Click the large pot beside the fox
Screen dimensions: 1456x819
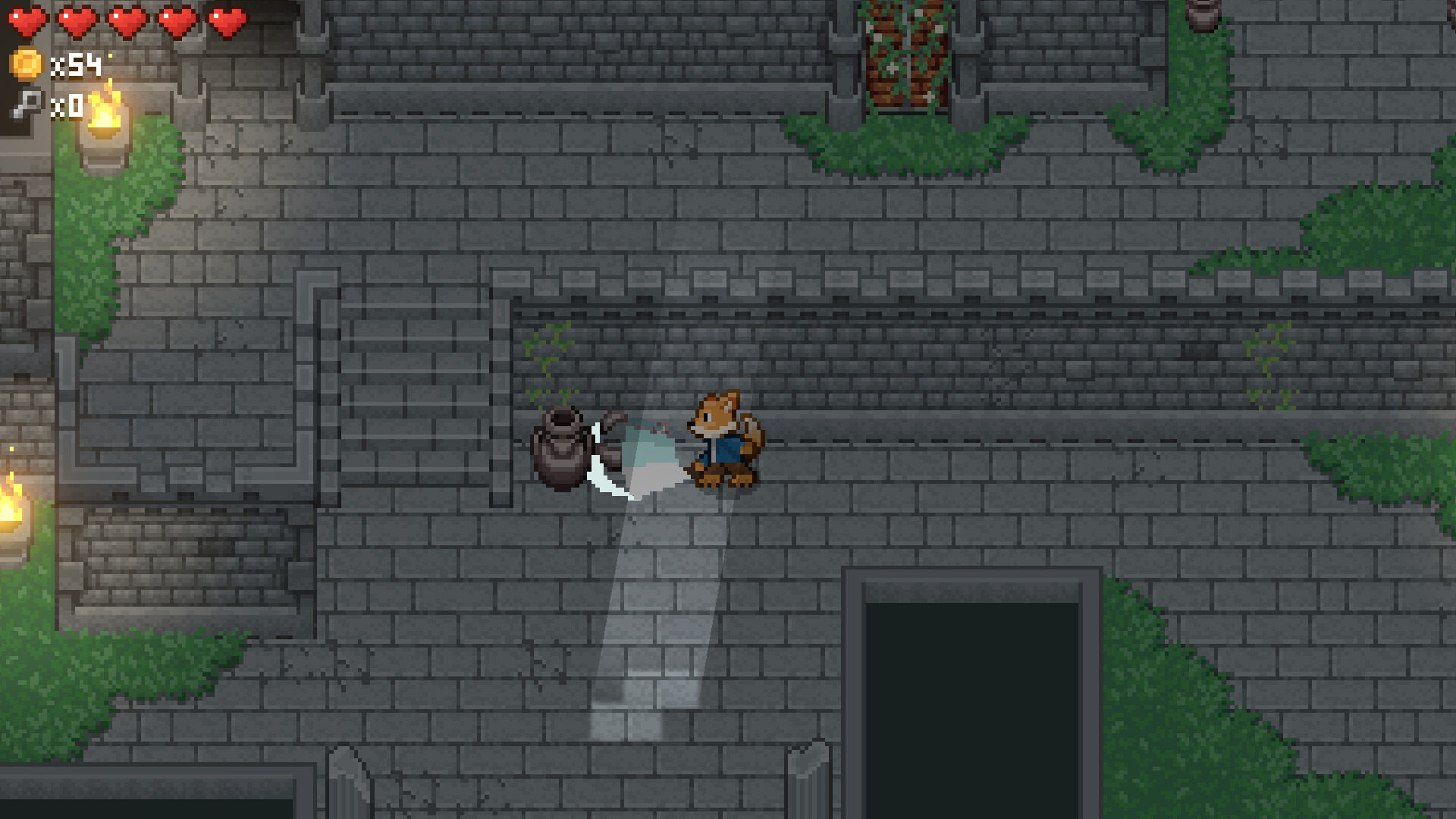[x=559, y=451]
